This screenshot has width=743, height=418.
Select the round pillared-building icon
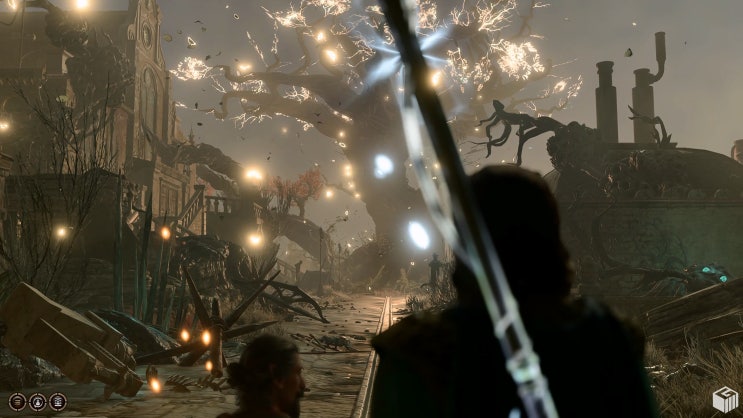[58, 402]
